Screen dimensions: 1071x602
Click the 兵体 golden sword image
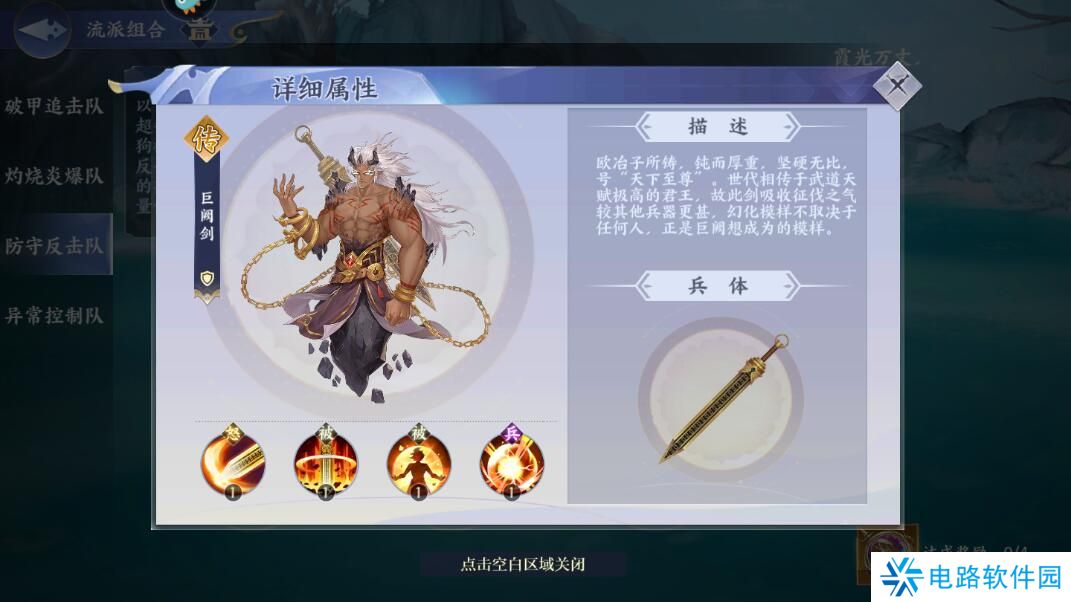(x=720, y=399)
